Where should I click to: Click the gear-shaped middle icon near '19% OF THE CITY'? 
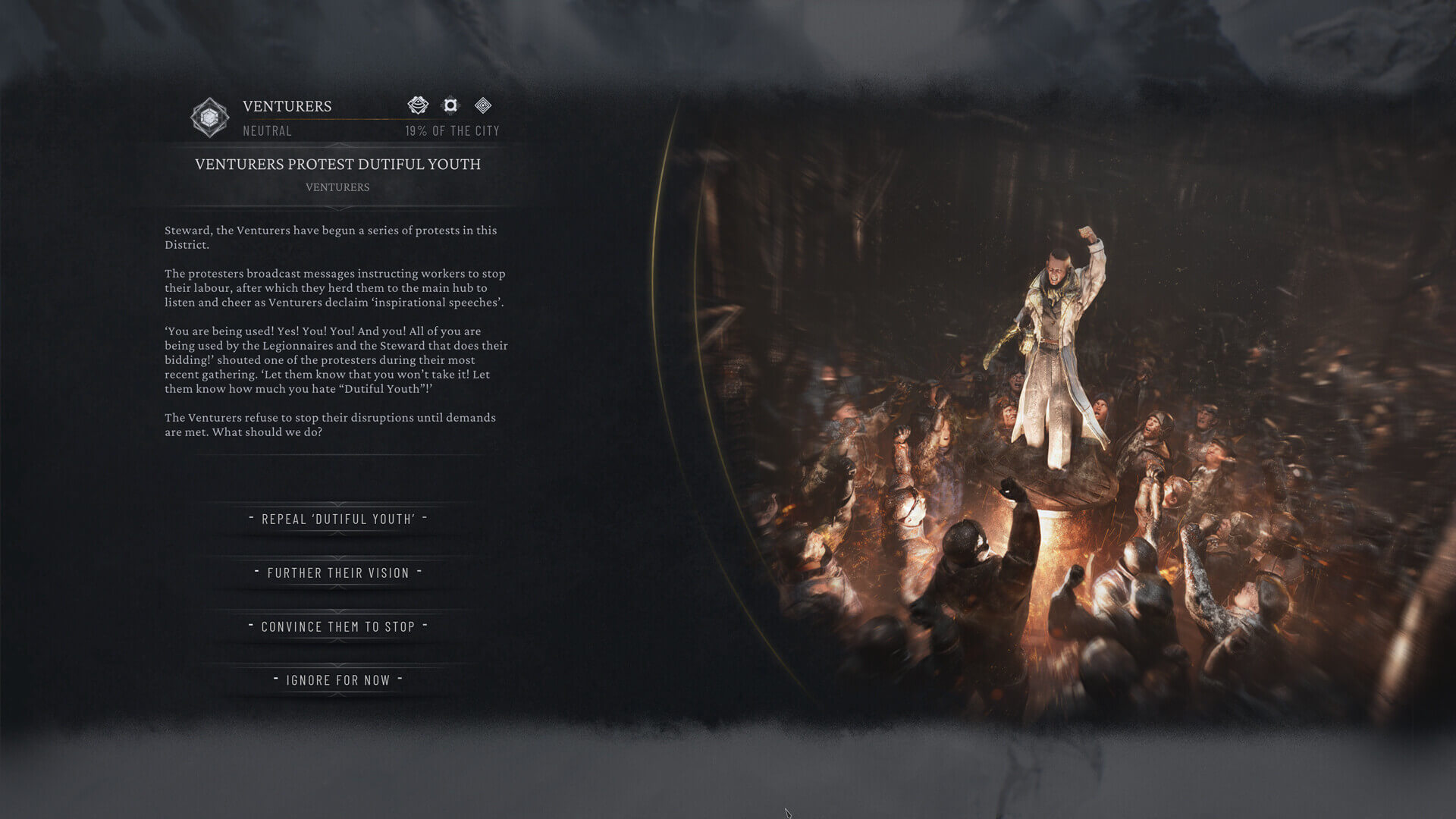click(451, 105)
